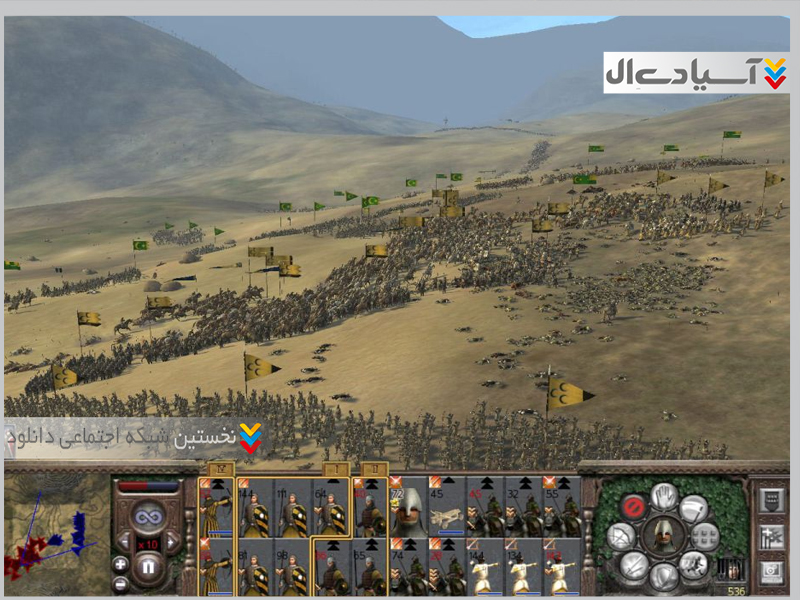
Task: Decrease game speed with the left arrow
Action: click(x=123, y=543)
